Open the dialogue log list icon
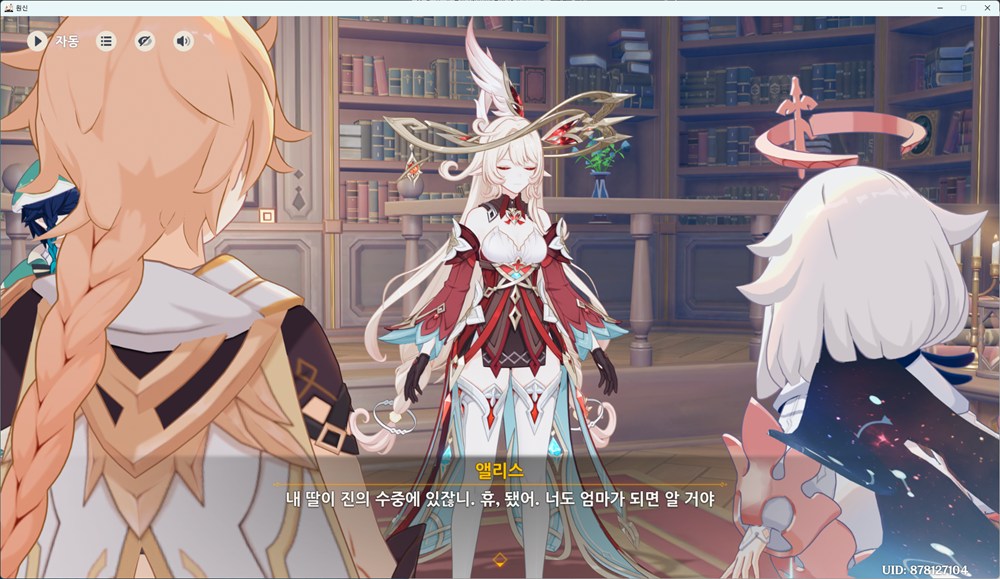This screenshot has height=579, width=1000. pos(106,41)
